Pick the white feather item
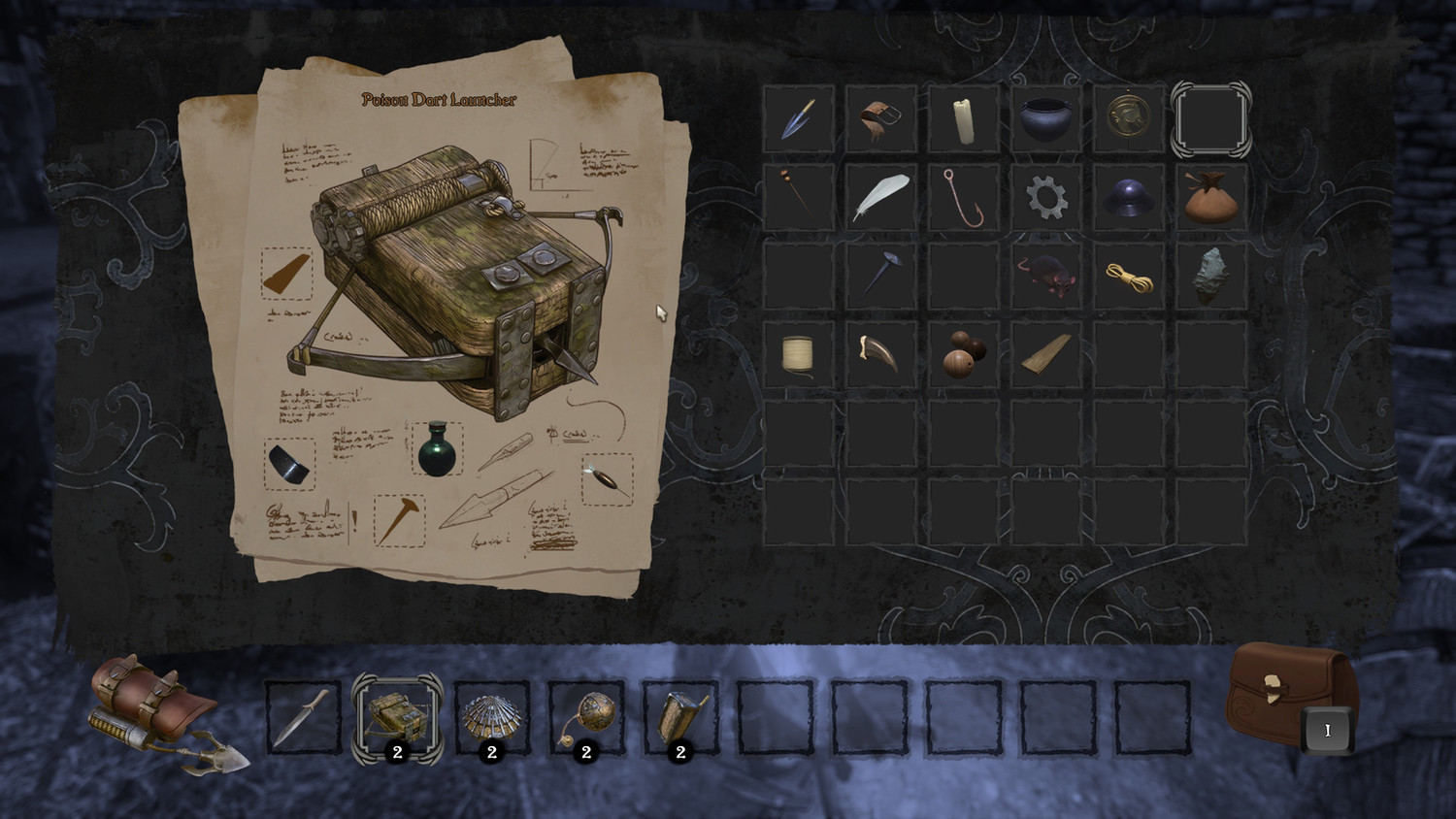The height and width of the screenshot is (819, 1456). (x=880, y=197)
